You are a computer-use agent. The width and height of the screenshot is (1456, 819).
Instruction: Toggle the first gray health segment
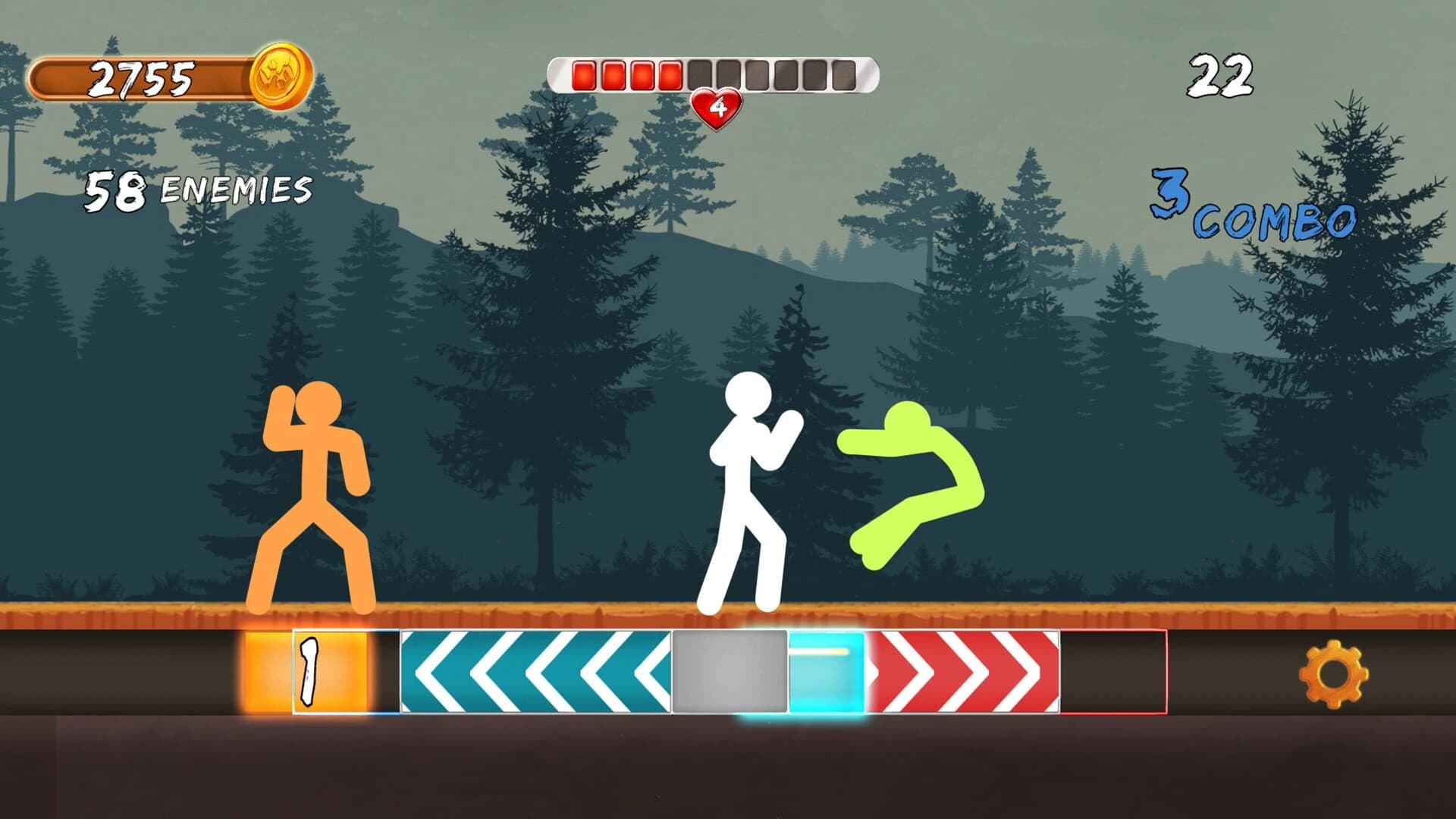click(700, 74)
